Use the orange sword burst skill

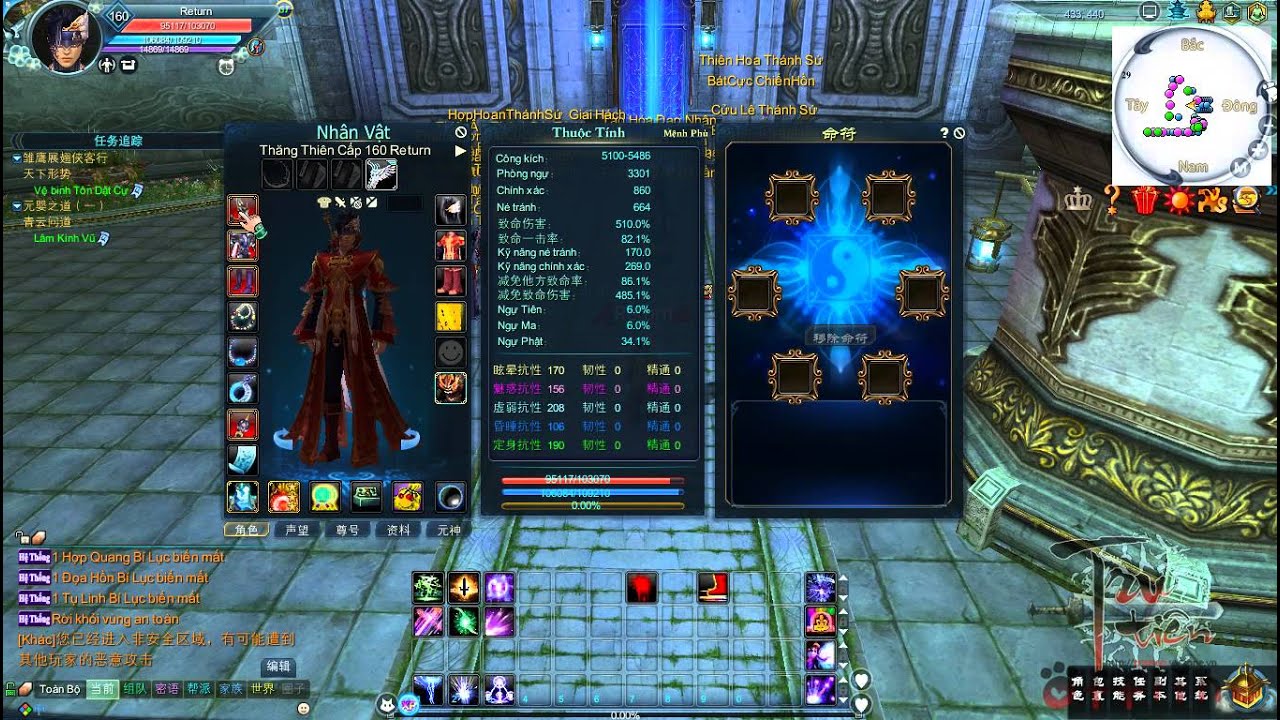point(464,587)
